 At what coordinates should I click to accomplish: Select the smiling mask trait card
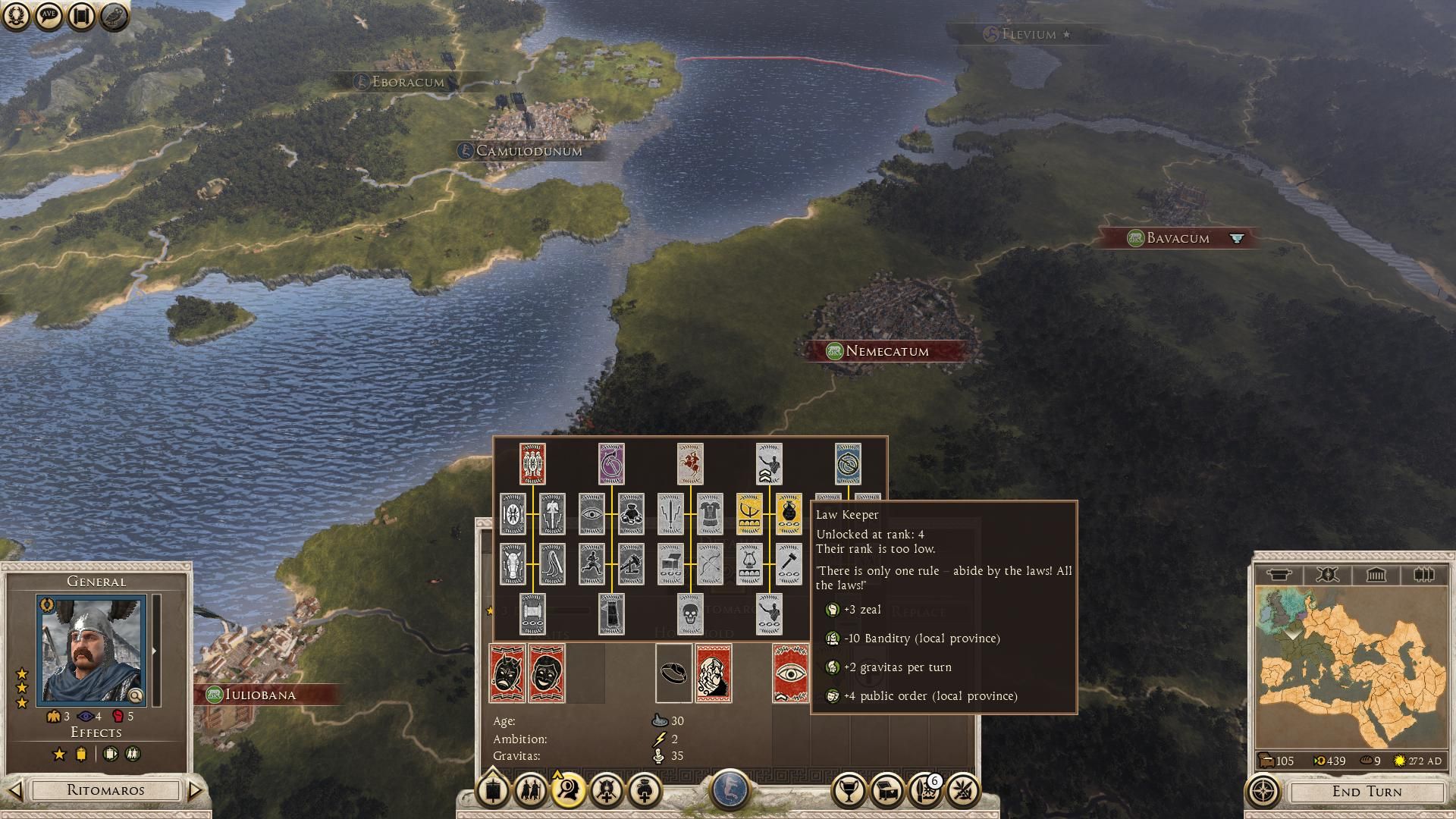click(x=547, y=673)
